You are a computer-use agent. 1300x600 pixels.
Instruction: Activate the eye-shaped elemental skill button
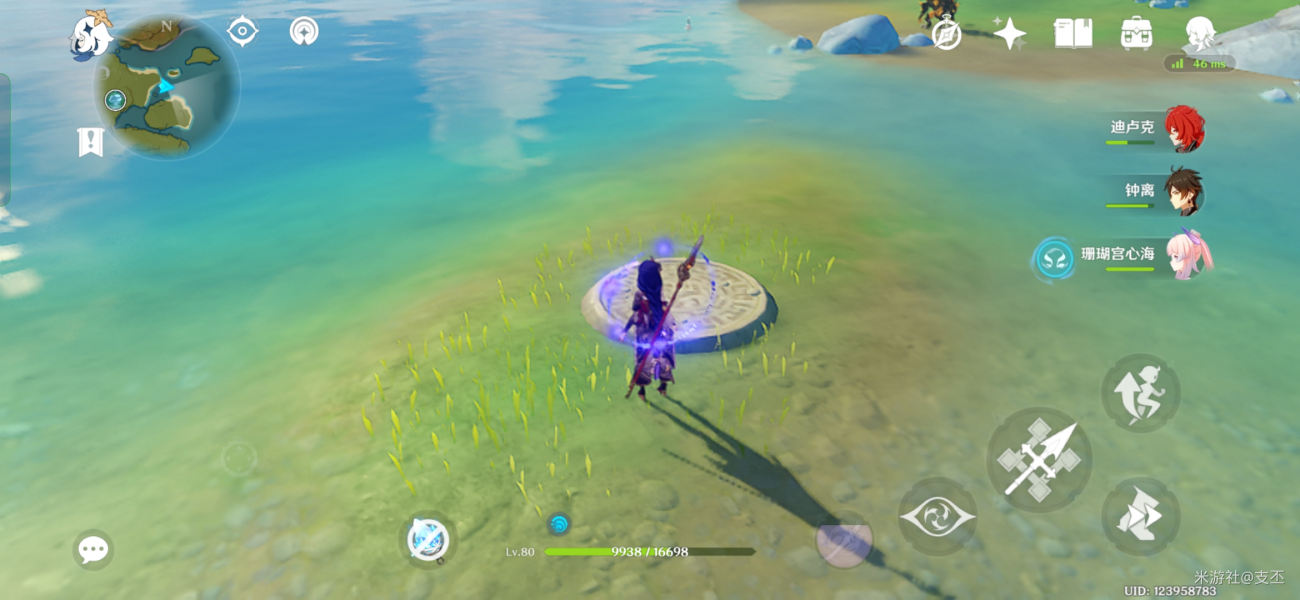click(936, 517)
